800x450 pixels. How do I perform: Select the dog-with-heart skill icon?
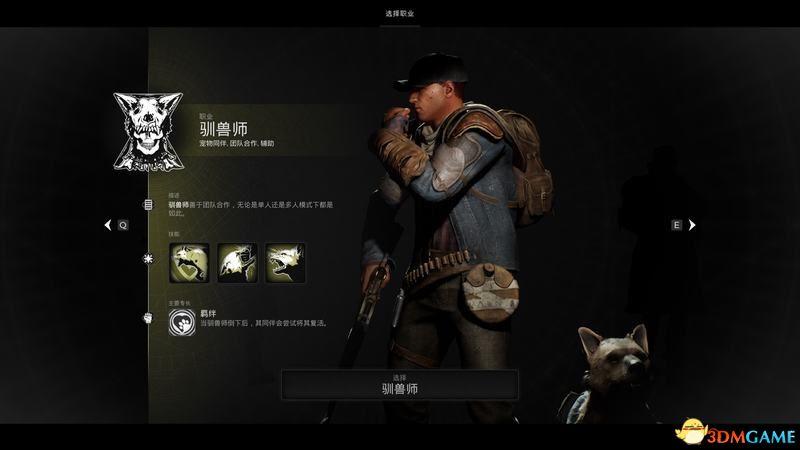point(188,263)
